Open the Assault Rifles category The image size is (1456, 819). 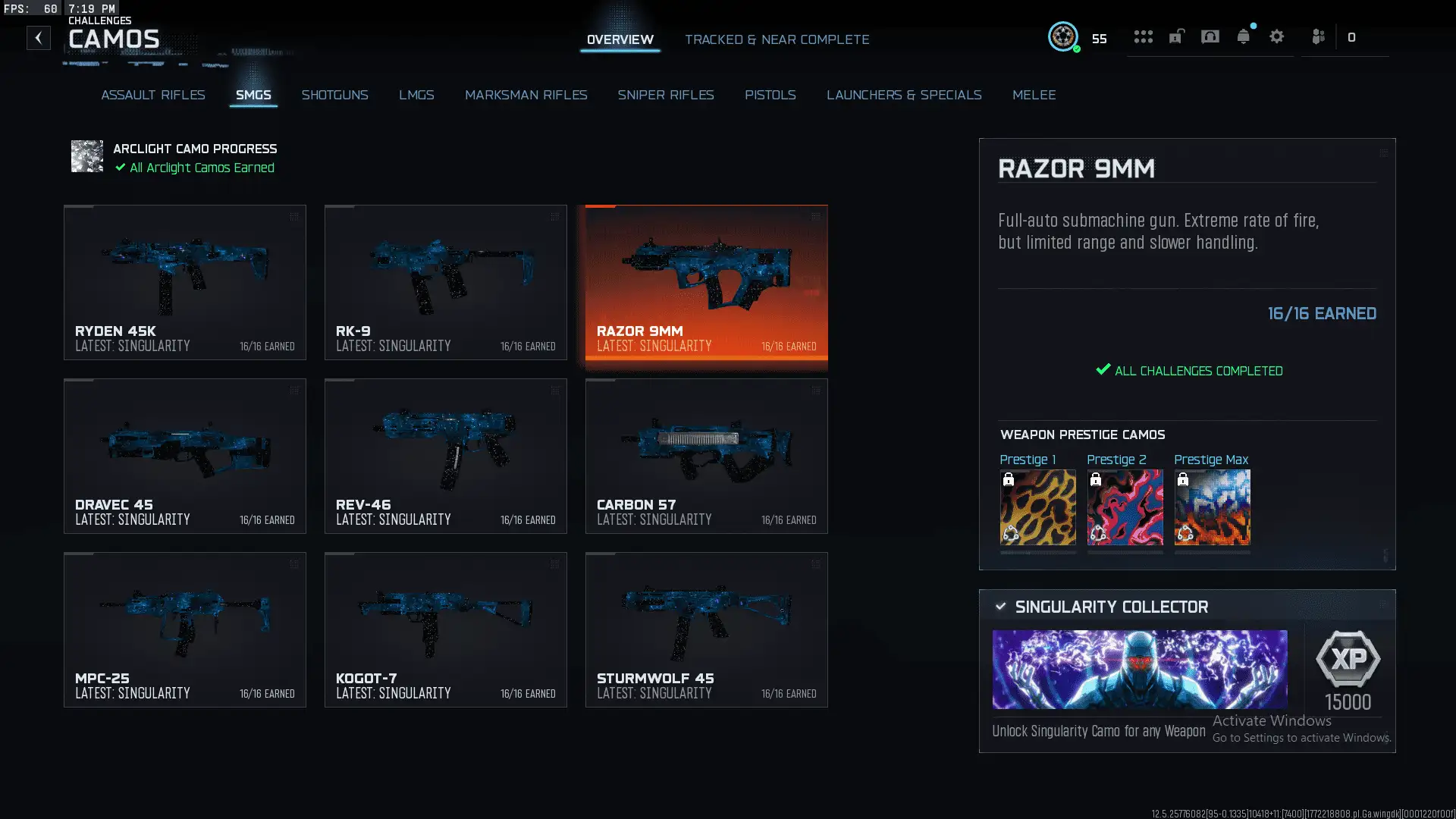tap(153, 95)
